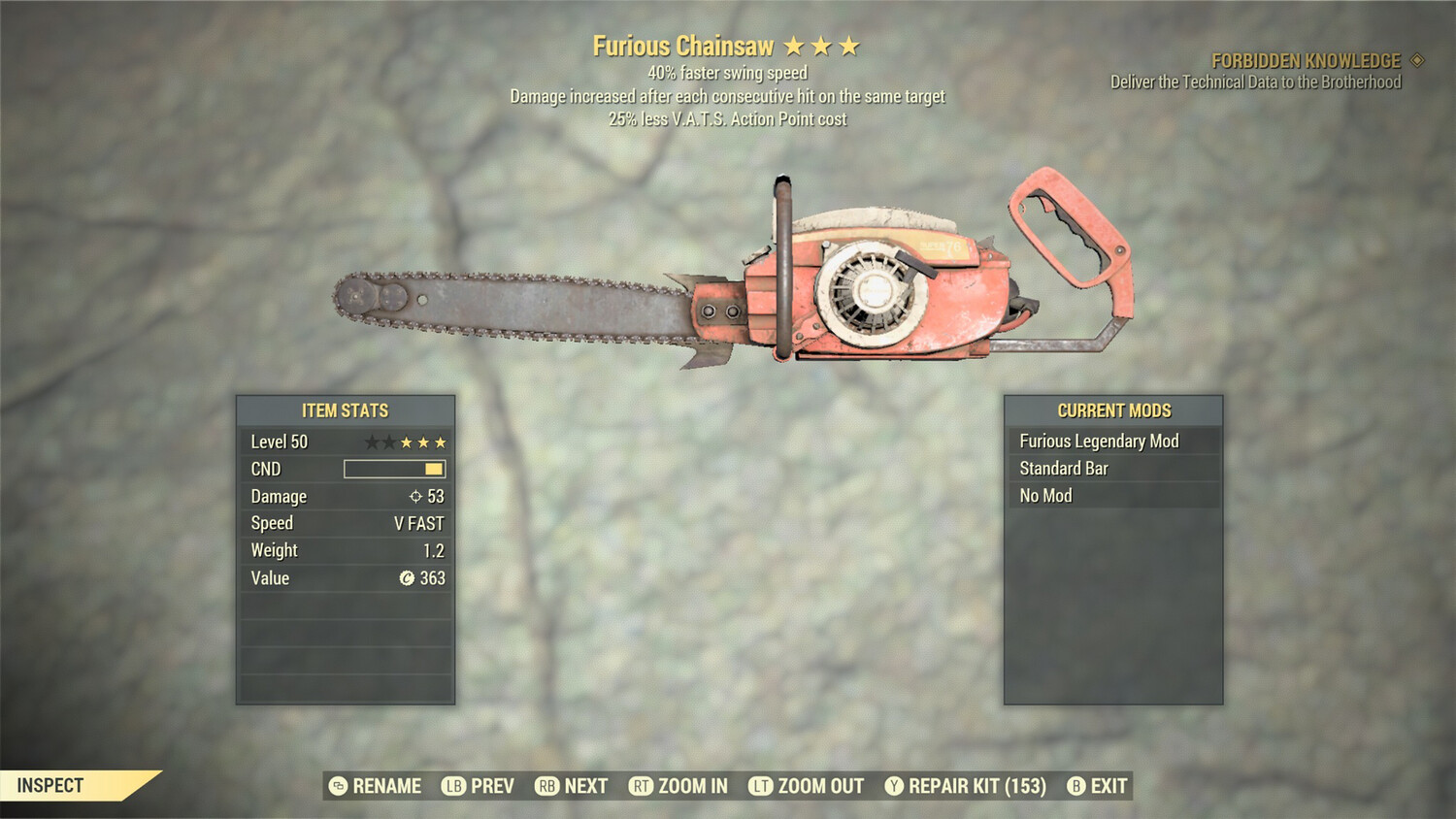Viewport: 1456px width, 819px height.
Task: Select the Rename option
Action: (x=376, y=786)
